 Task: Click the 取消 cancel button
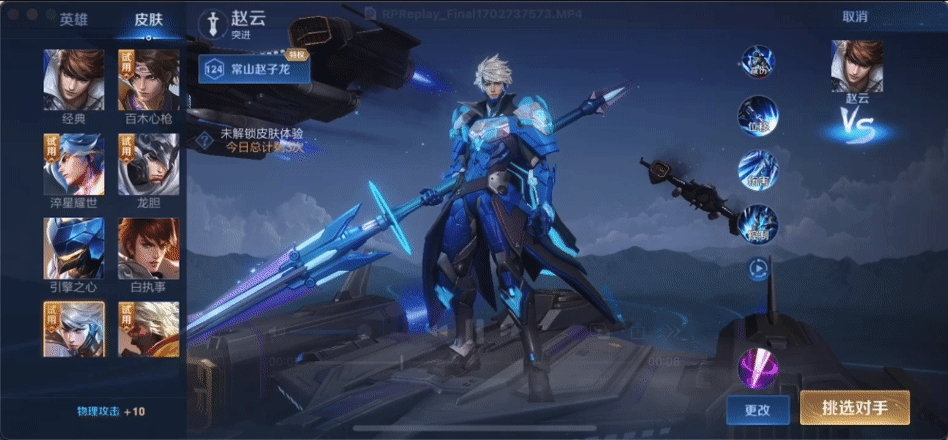(x=855, y=16)
